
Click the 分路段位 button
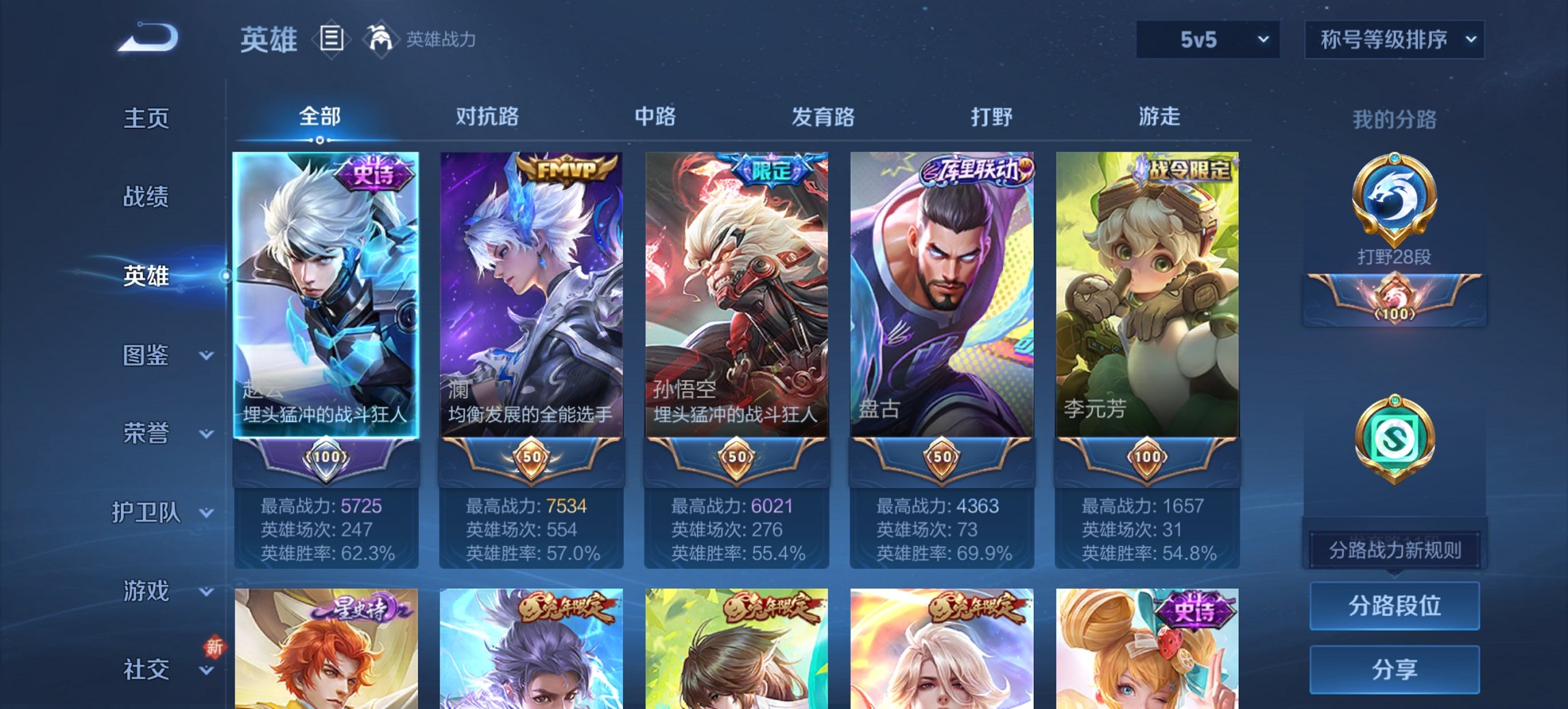(1394, 606)
